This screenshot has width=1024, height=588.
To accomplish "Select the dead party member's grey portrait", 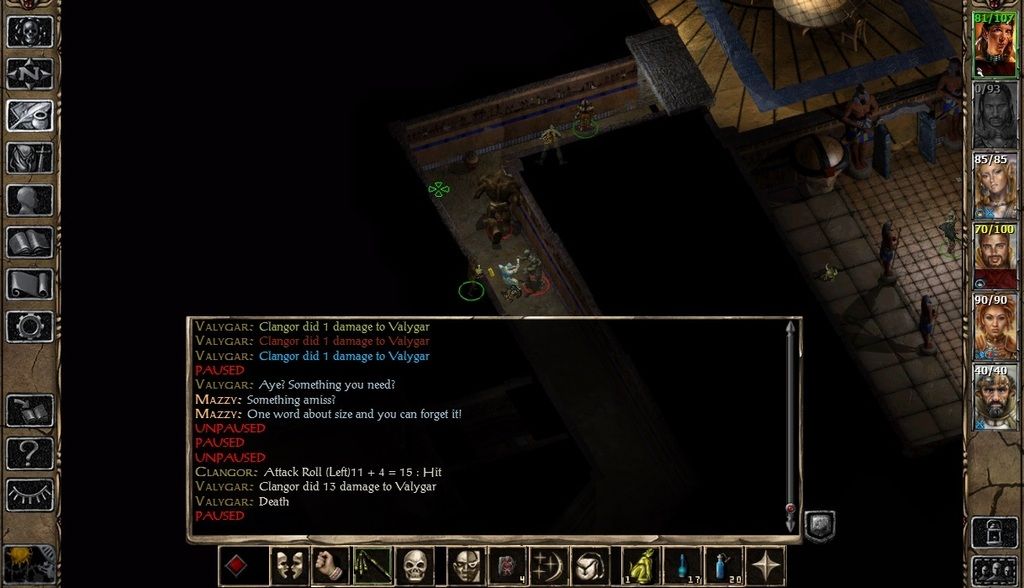I will click(x=995, y=116).
